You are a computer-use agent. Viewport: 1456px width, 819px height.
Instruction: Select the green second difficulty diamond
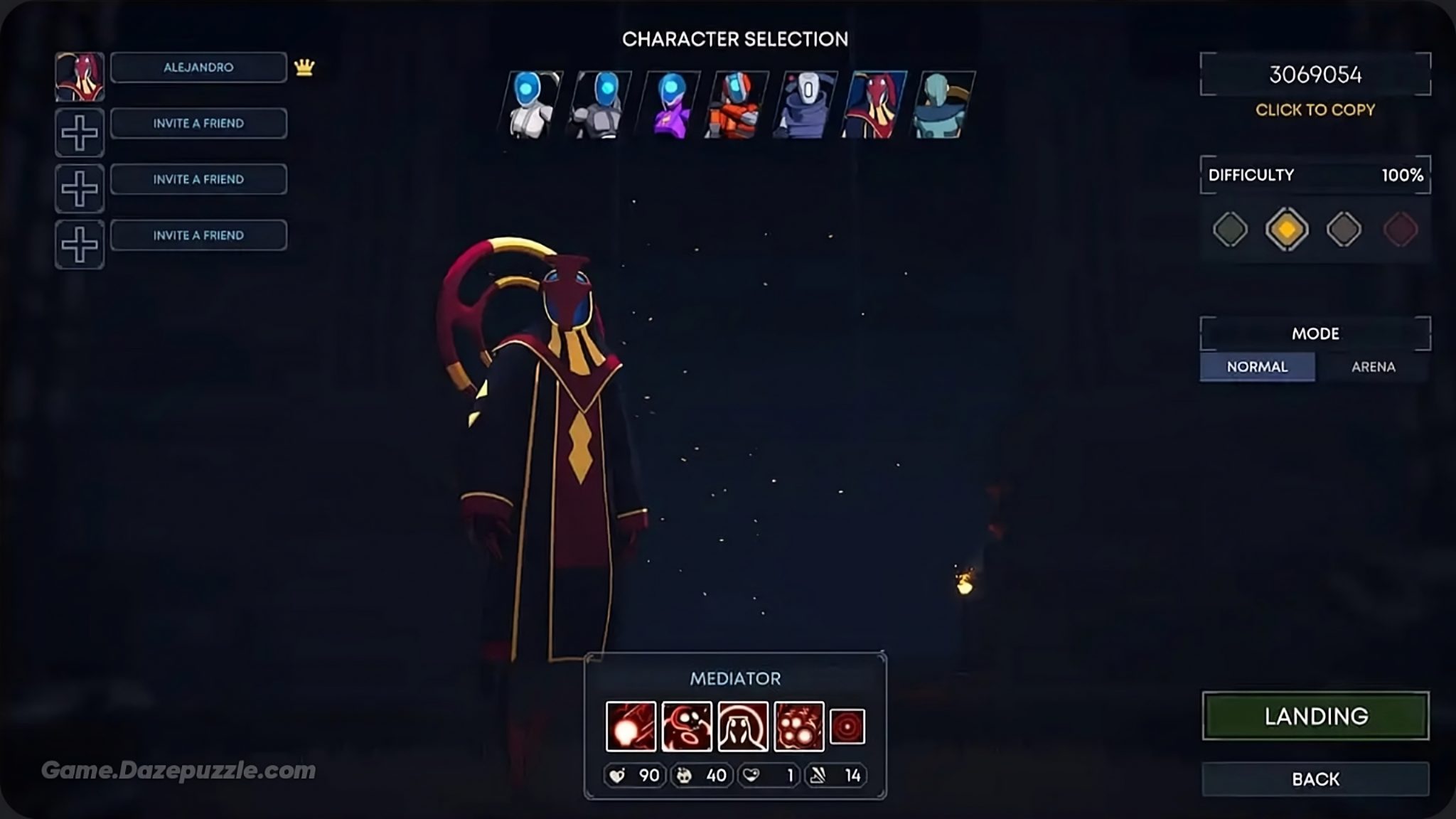(x=1229, y=230)
